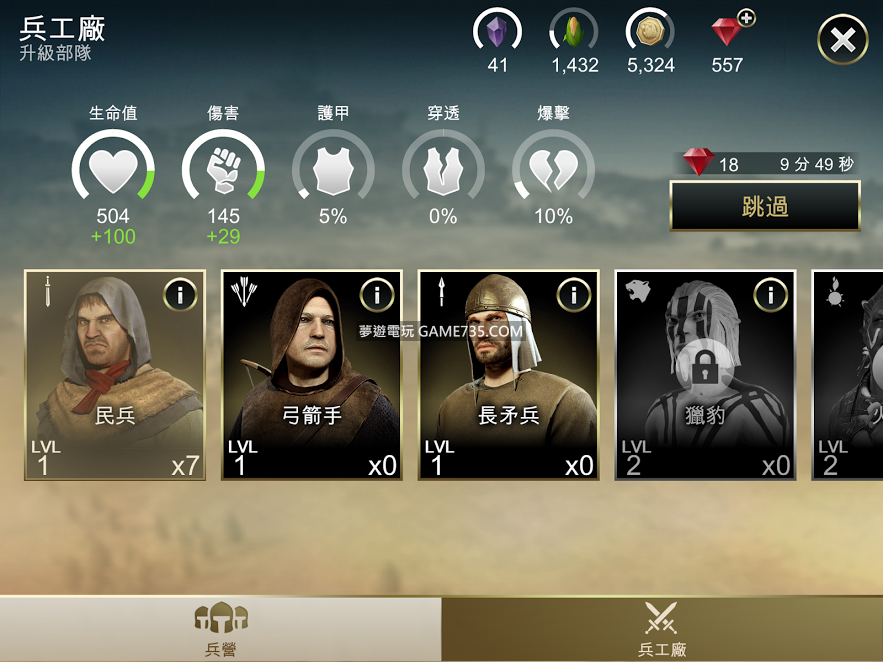
Task: Open info for the 民兵 militia unit
Action: pyautogui.click(x=180, y=295)
